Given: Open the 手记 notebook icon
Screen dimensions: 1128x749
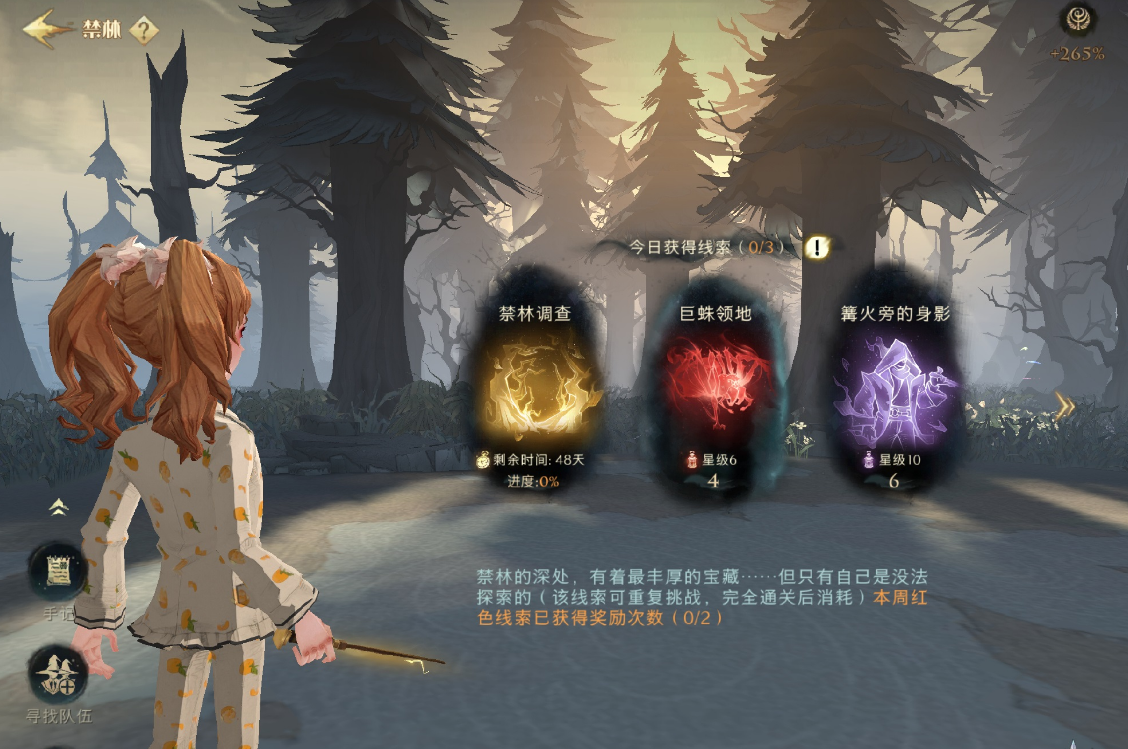Looking at the screenshot, I should 57,572.
